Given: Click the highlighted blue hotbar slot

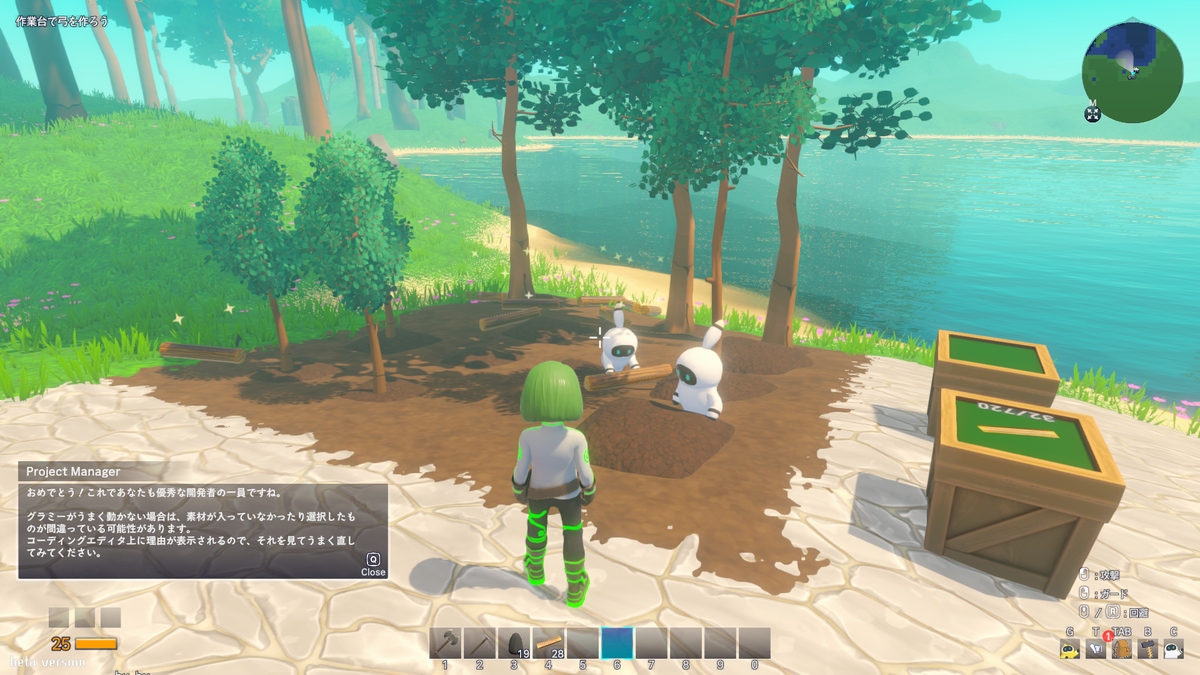Looking at the screenshot, I should (x=617, y=643).
